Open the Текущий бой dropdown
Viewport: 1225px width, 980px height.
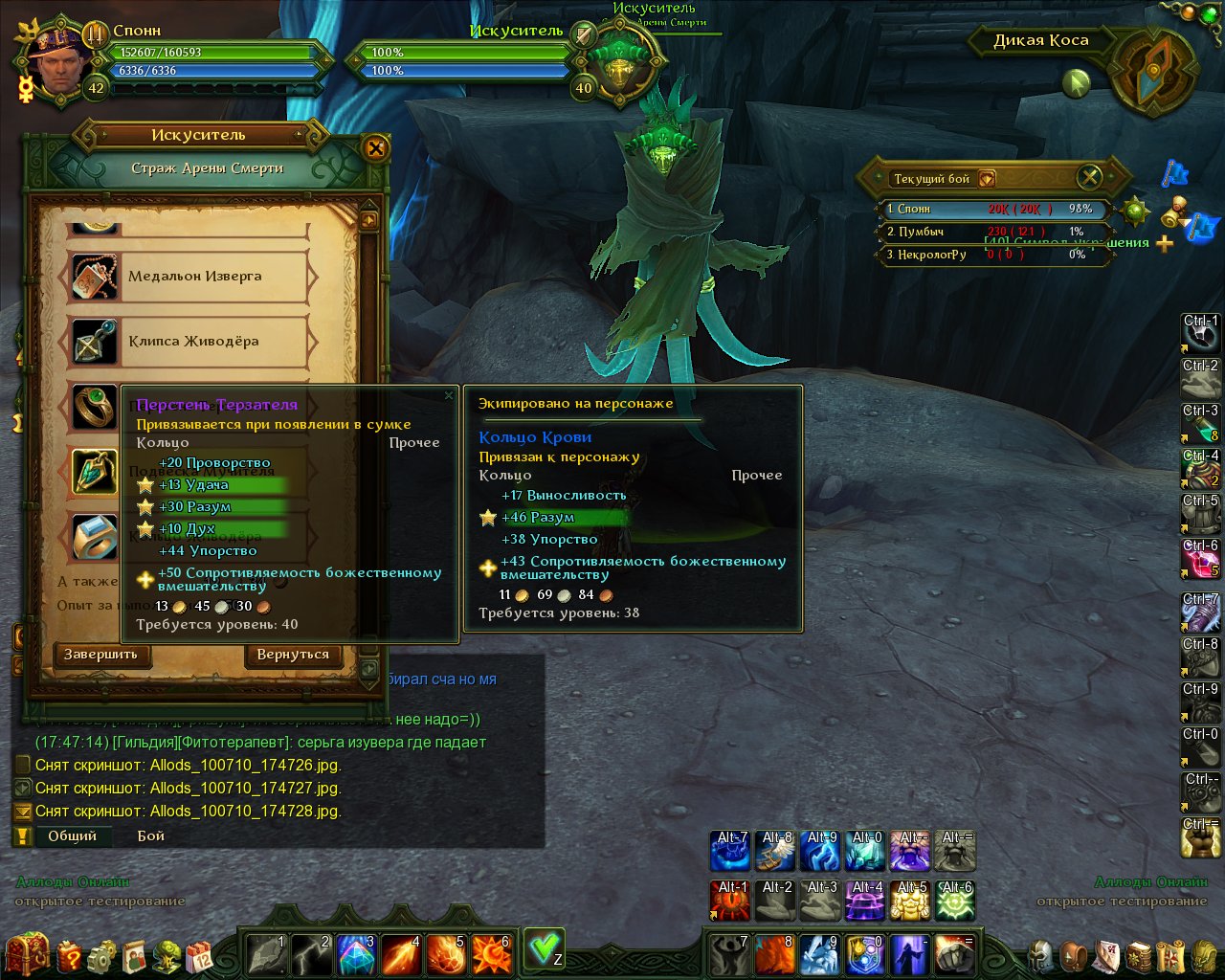coord(987,179)
